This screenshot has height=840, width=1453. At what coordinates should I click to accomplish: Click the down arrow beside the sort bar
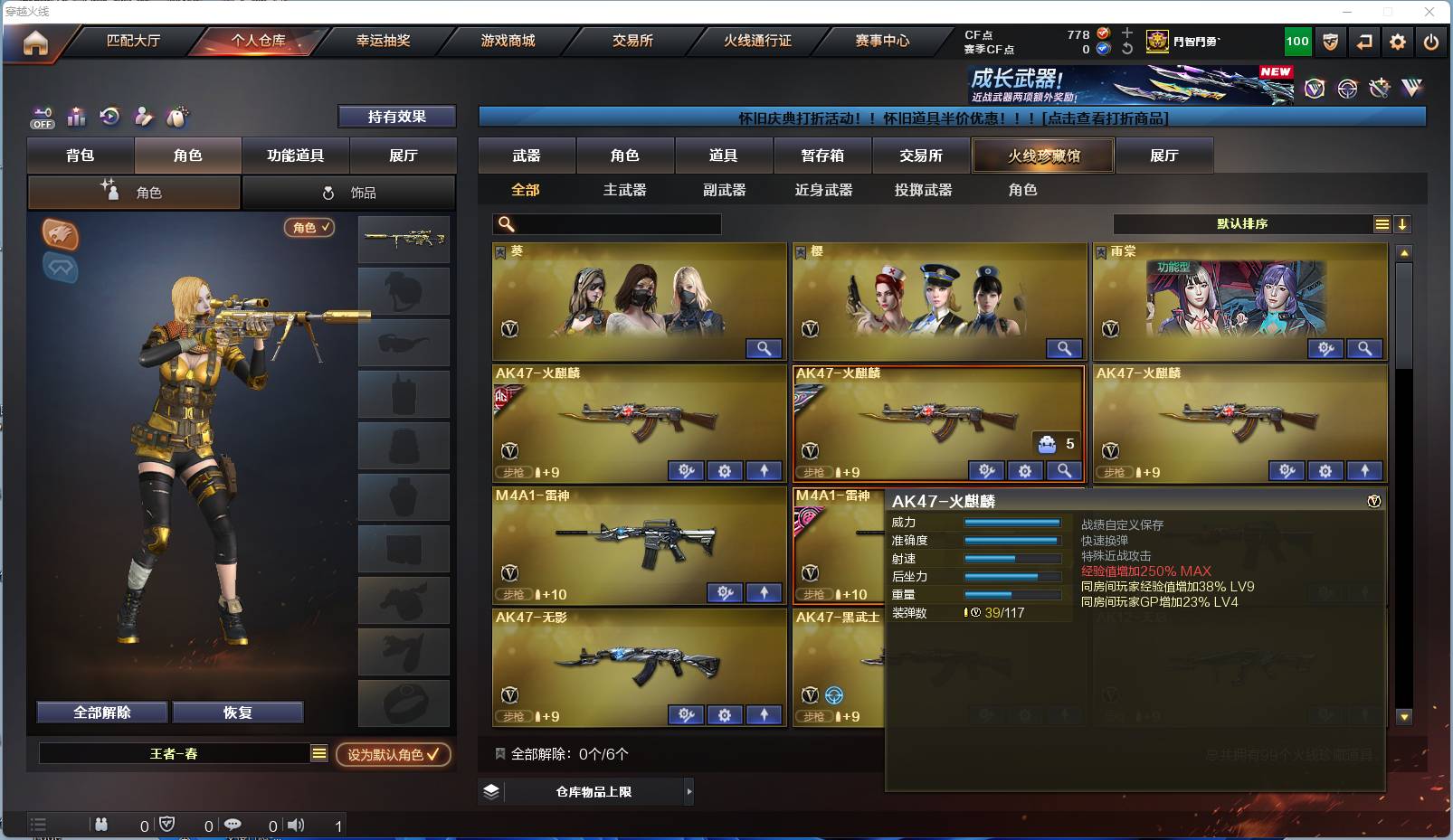tap(1403, 223)
